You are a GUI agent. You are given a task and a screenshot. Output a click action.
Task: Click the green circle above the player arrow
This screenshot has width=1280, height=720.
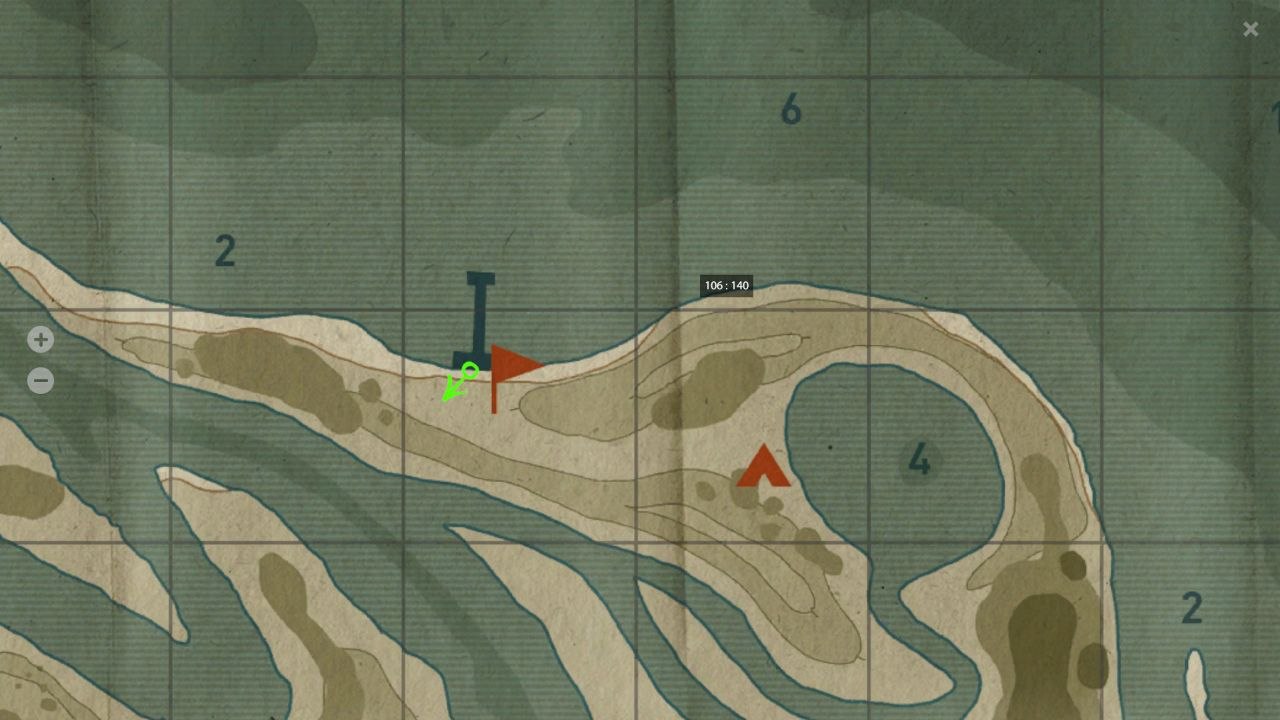468,372
